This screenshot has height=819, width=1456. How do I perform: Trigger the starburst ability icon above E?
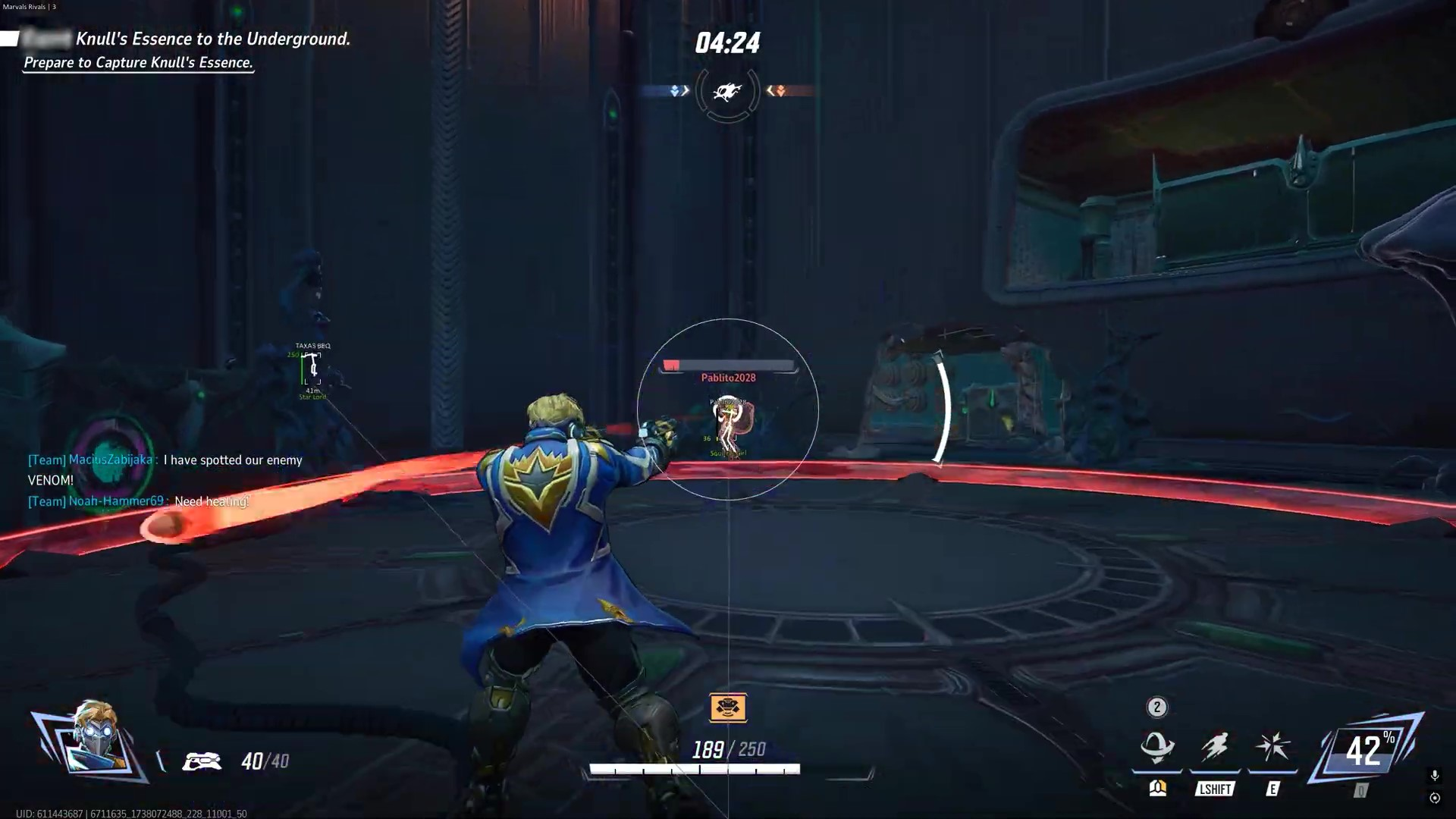point(1272,747)
